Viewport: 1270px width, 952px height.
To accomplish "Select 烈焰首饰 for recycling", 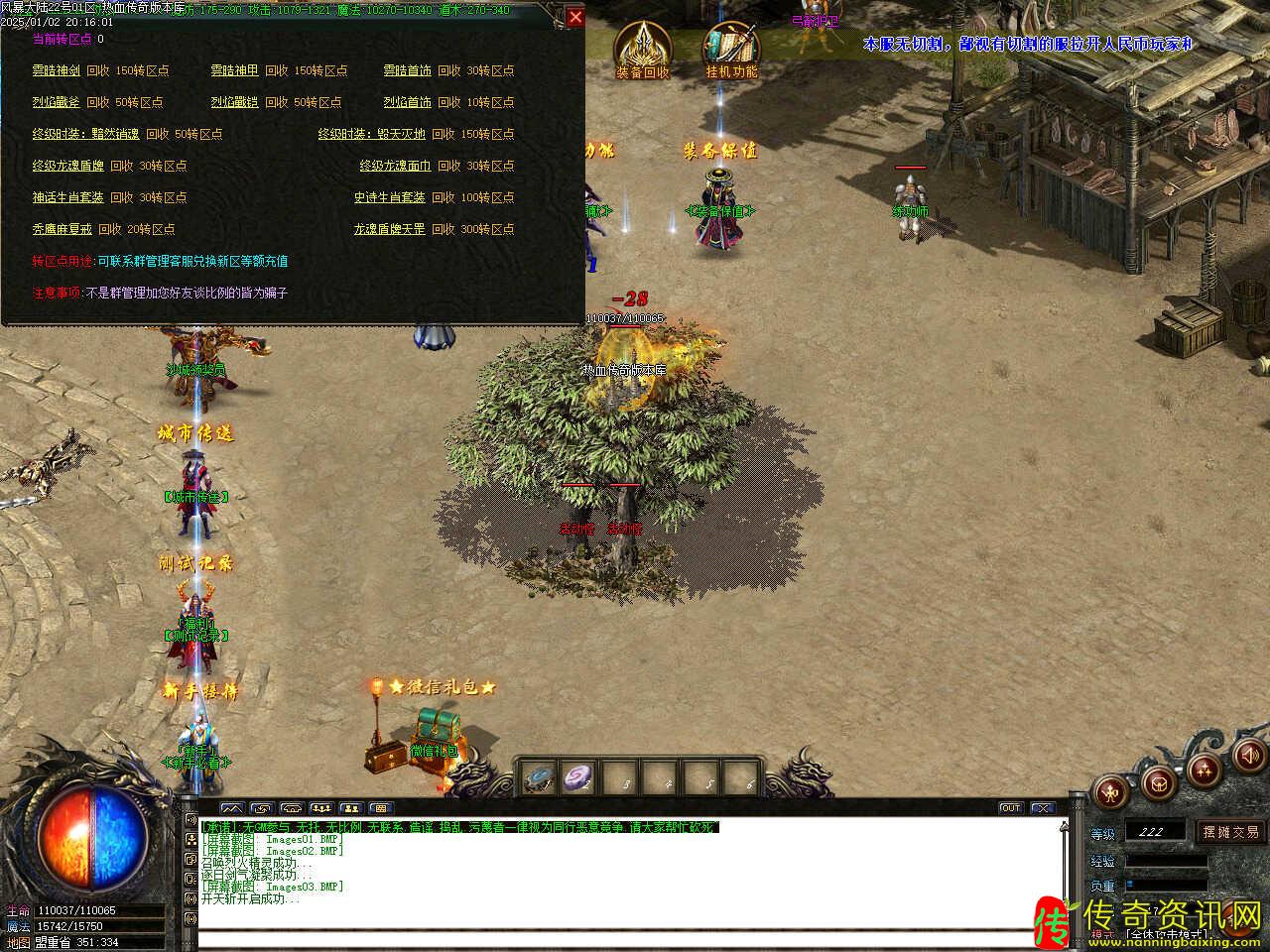I will (x=408, y=103).
